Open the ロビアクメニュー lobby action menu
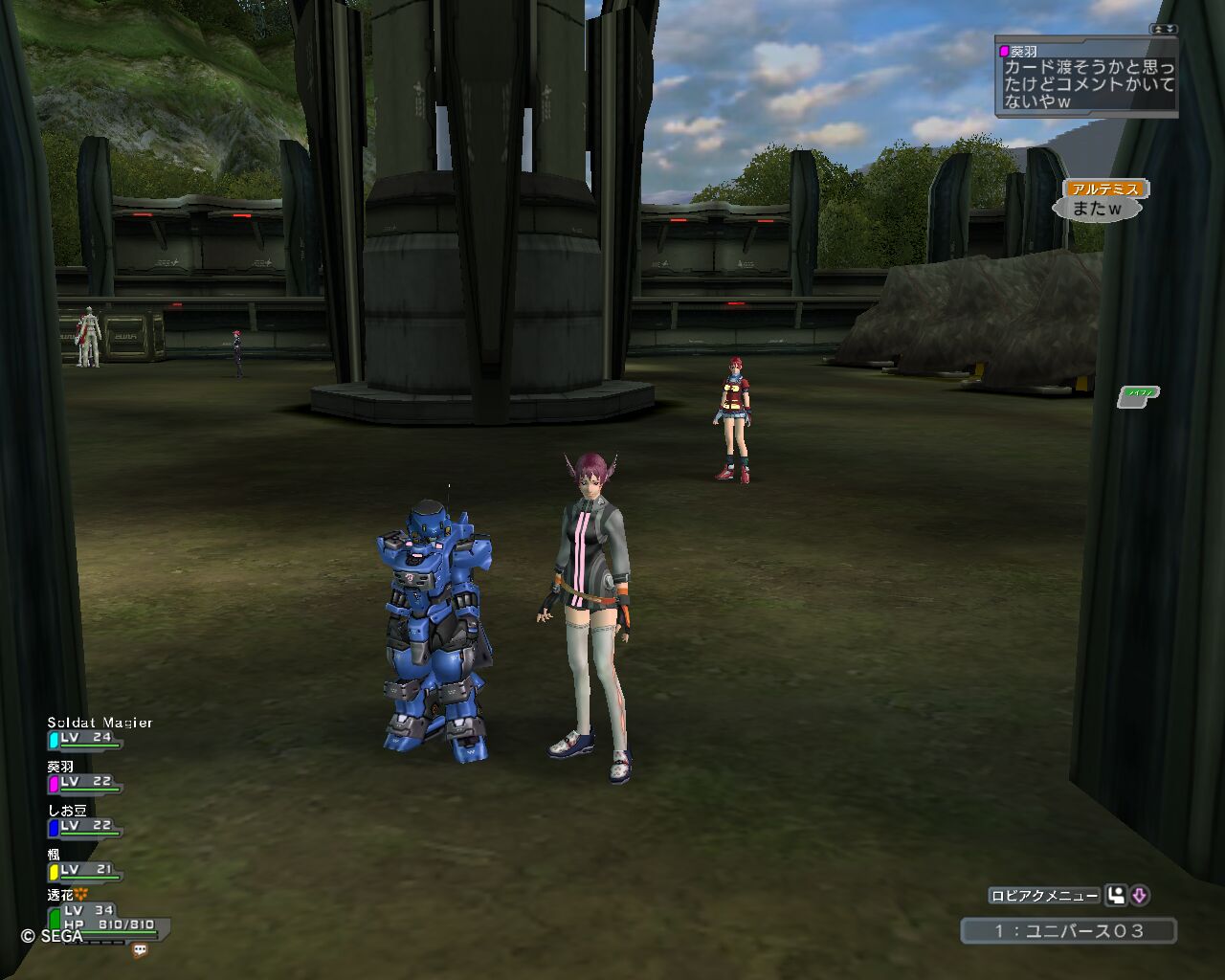The image size is (1225, 980). click(1044, 896)
